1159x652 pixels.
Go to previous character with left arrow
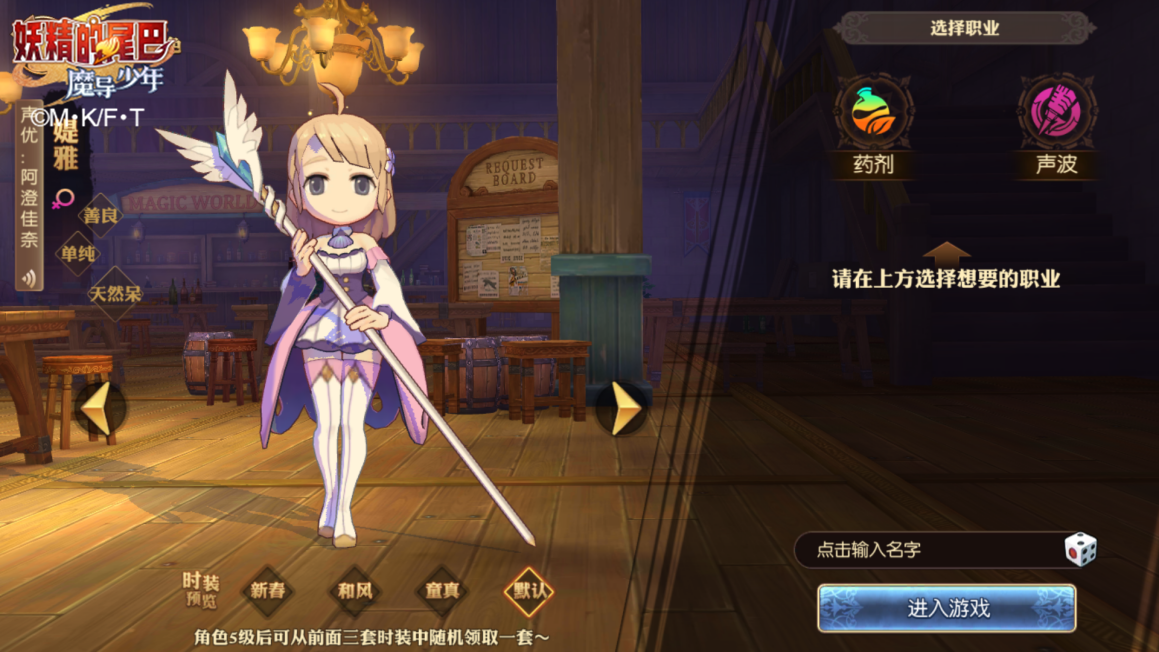pos(98,408)
